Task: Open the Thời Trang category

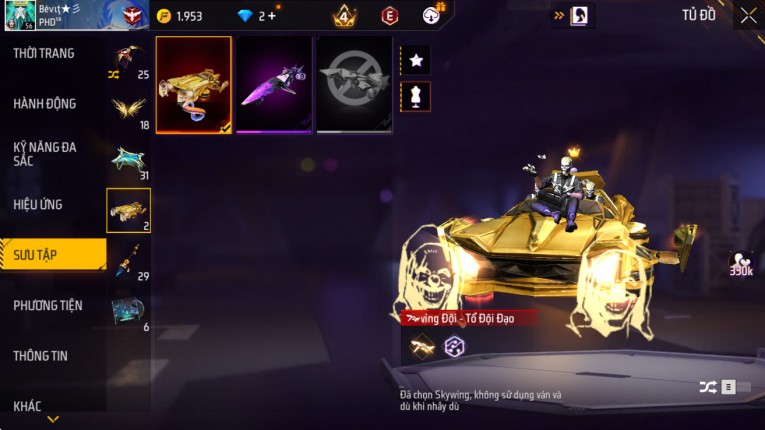Action: point(45,53)
